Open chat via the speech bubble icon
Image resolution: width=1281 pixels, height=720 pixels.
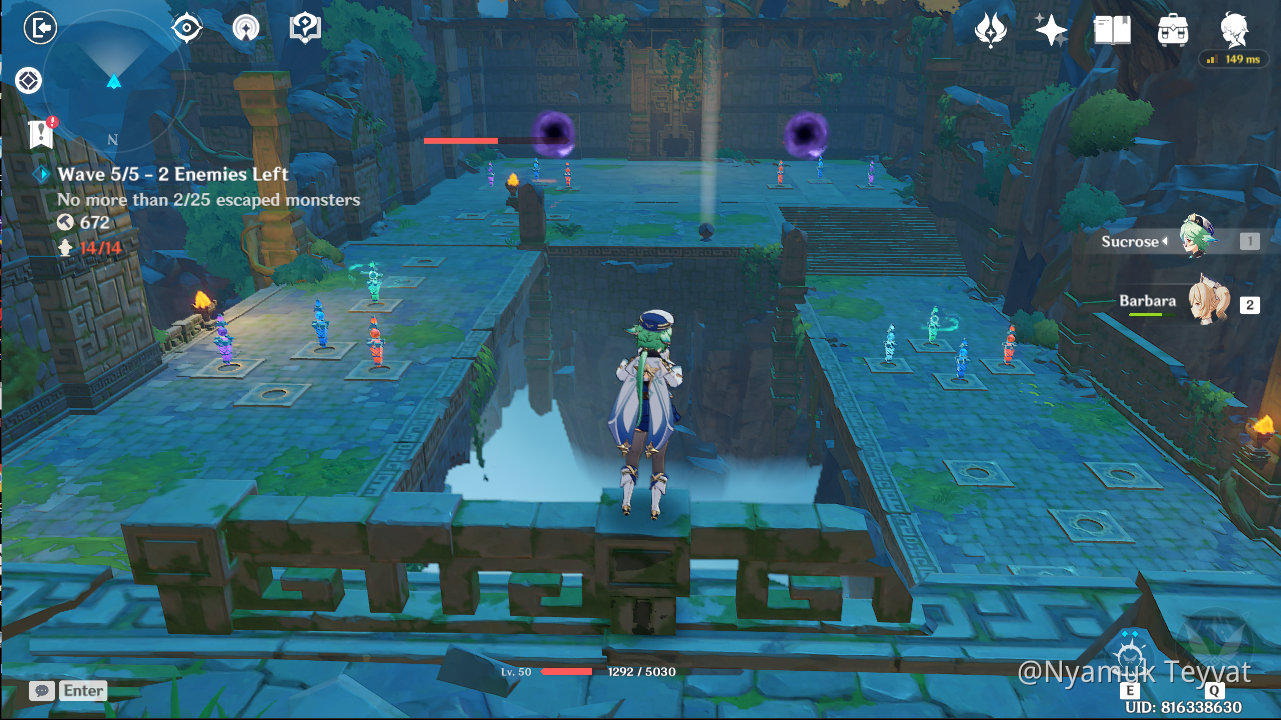click(x=40, y=690)
